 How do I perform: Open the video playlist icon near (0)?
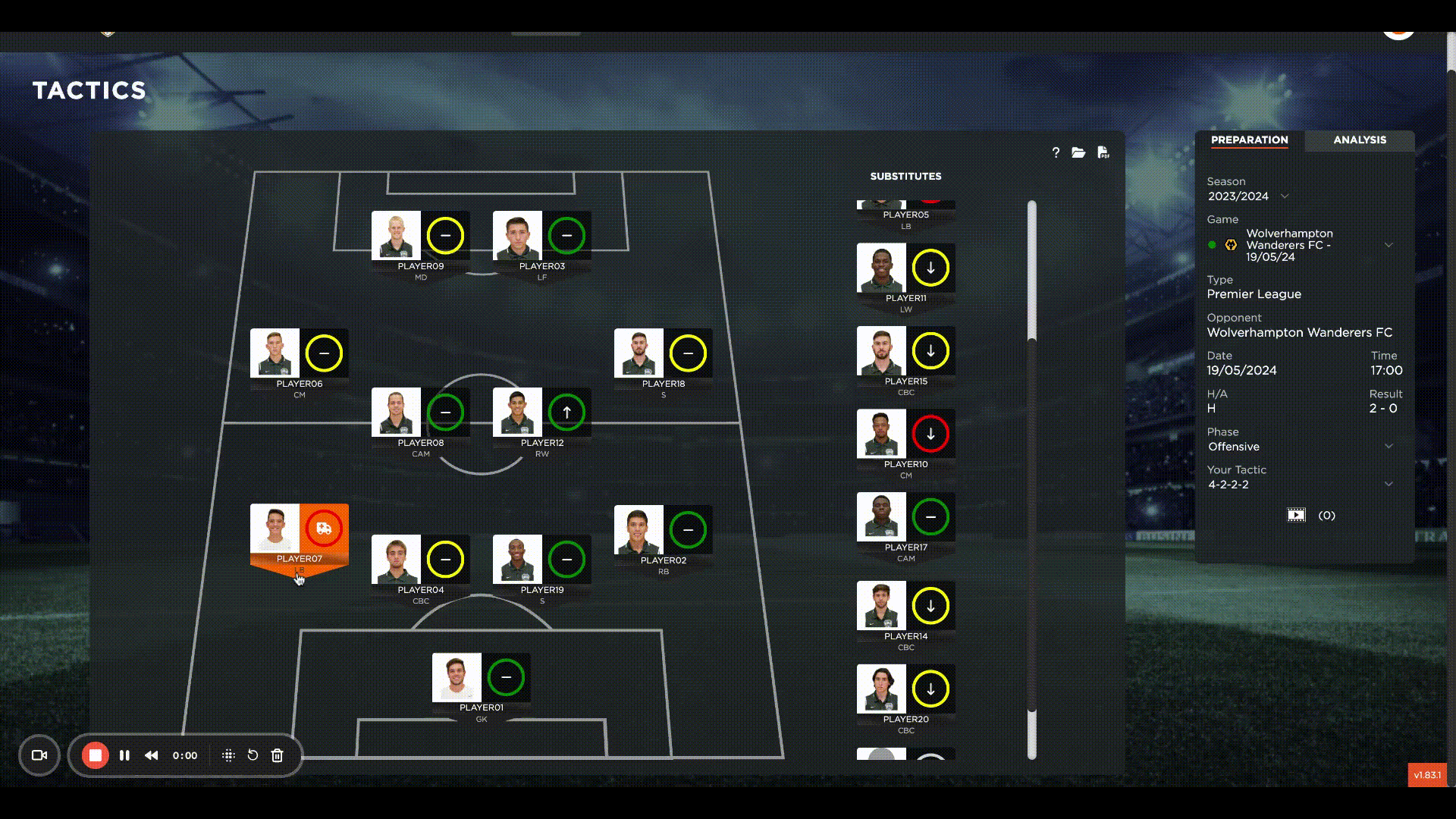click(x=1297, y=514)
